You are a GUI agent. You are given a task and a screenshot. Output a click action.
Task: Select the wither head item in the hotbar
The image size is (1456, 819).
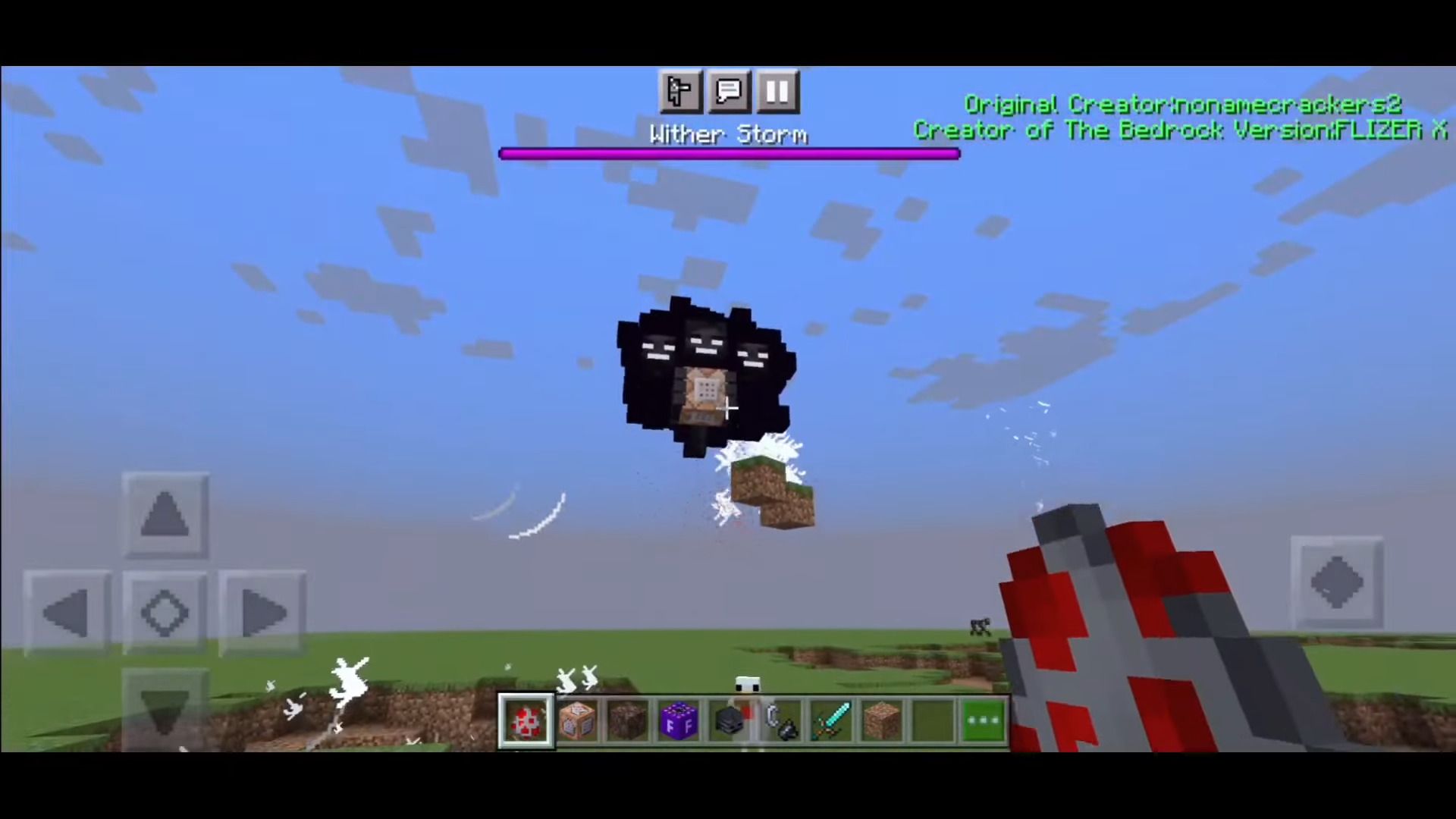730,720
